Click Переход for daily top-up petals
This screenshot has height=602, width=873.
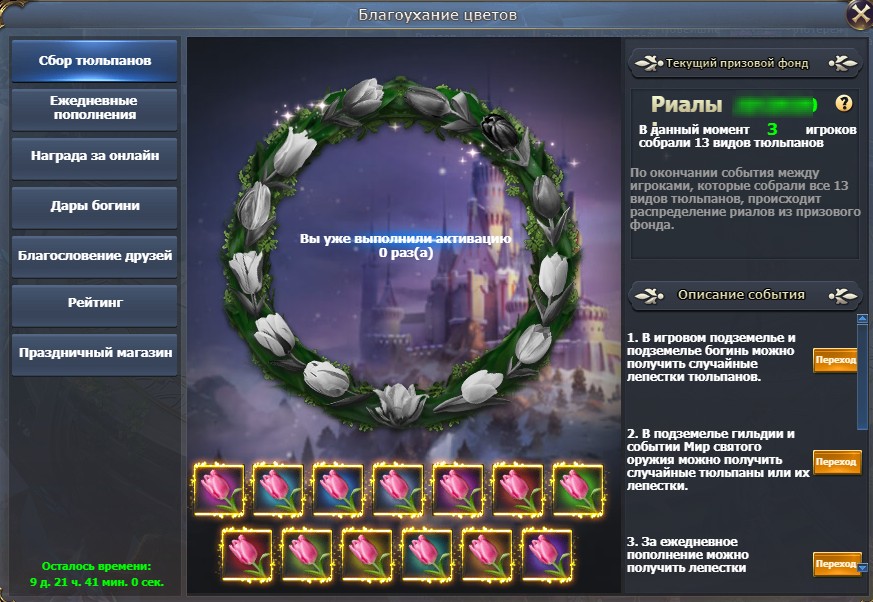click(835, 564)
